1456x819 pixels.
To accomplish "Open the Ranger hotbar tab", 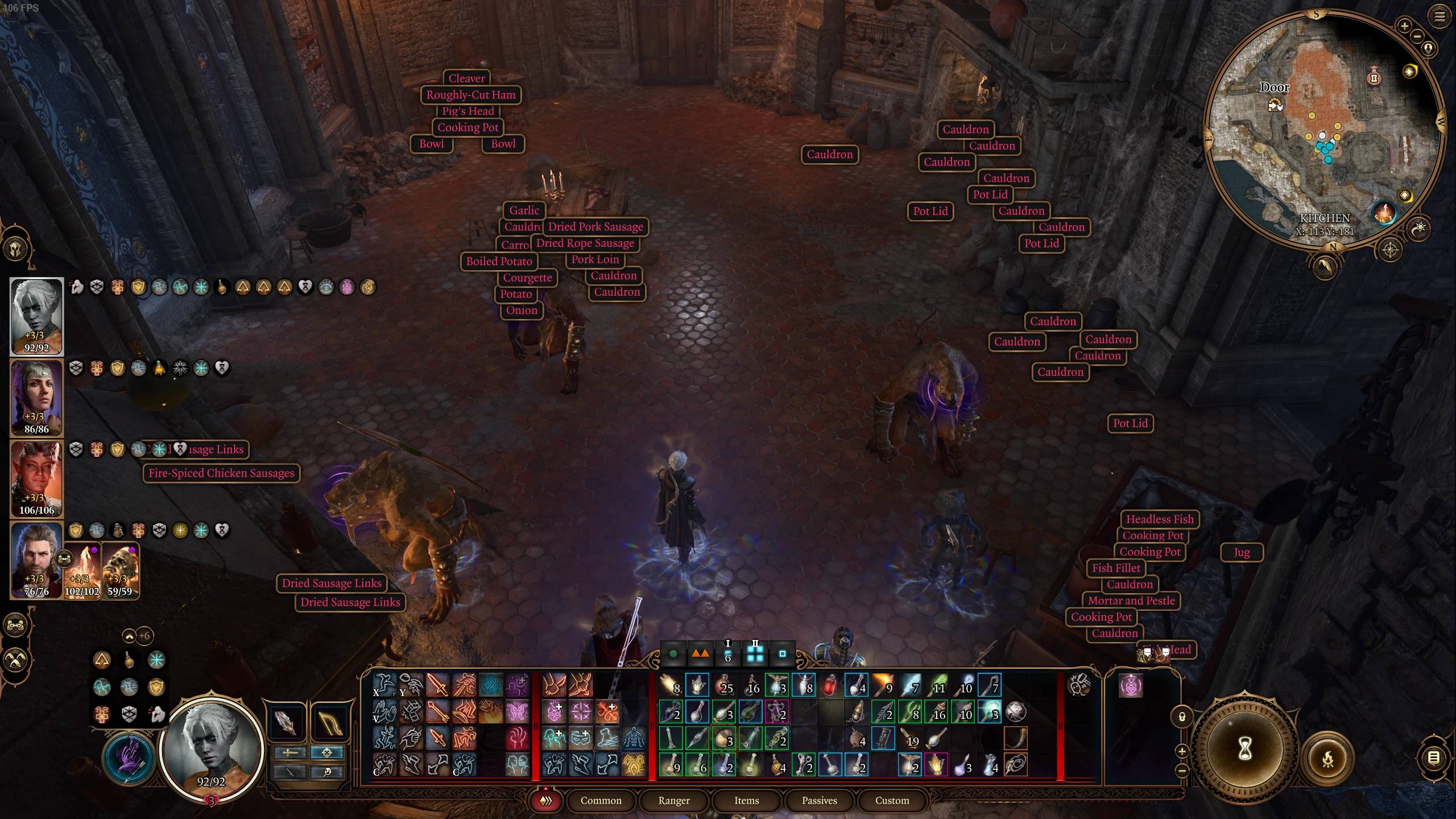I will pos(674,800).
